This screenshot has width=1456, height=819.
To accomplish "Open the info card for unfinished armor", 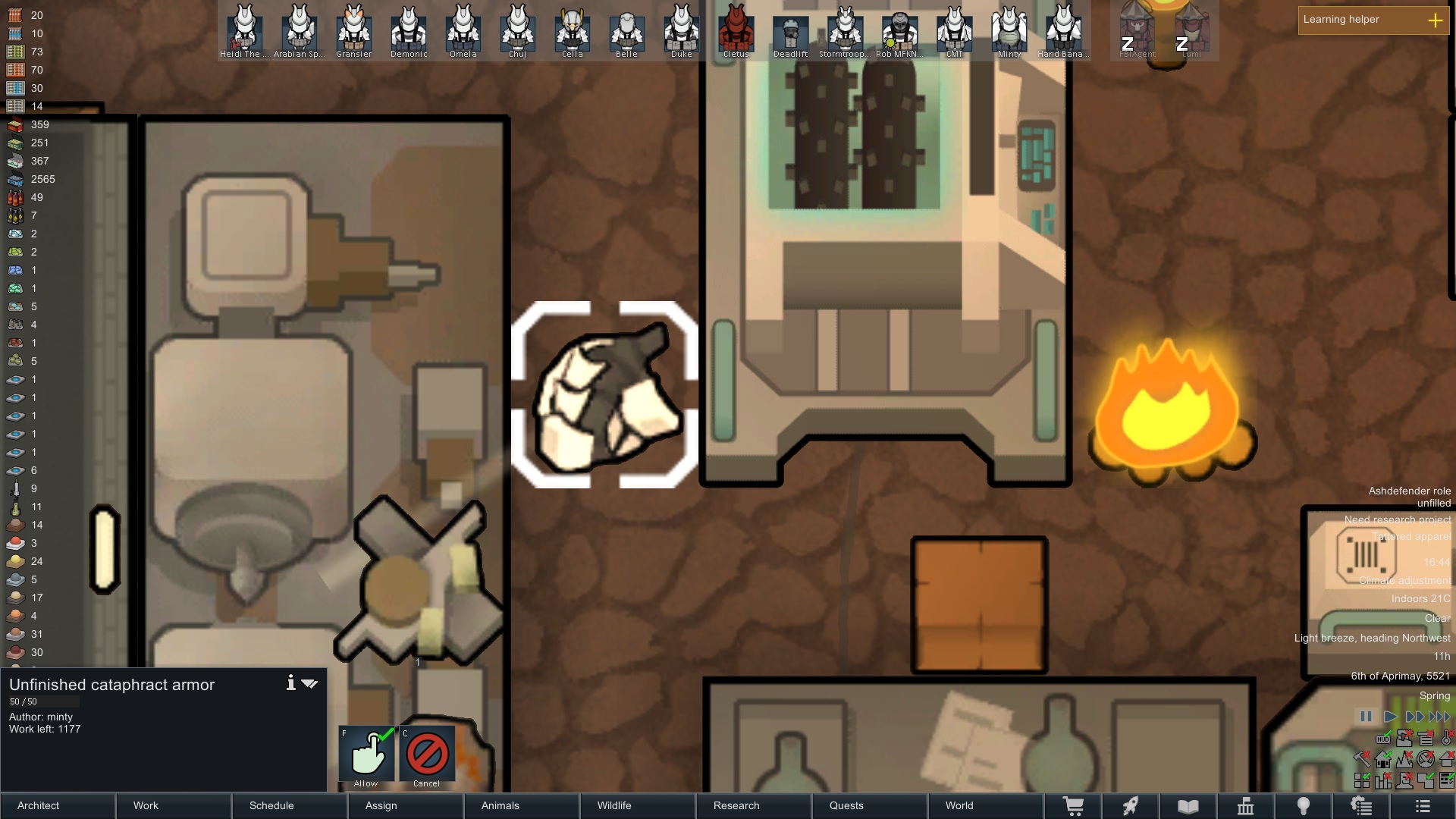I will click(x=290, y=683).
